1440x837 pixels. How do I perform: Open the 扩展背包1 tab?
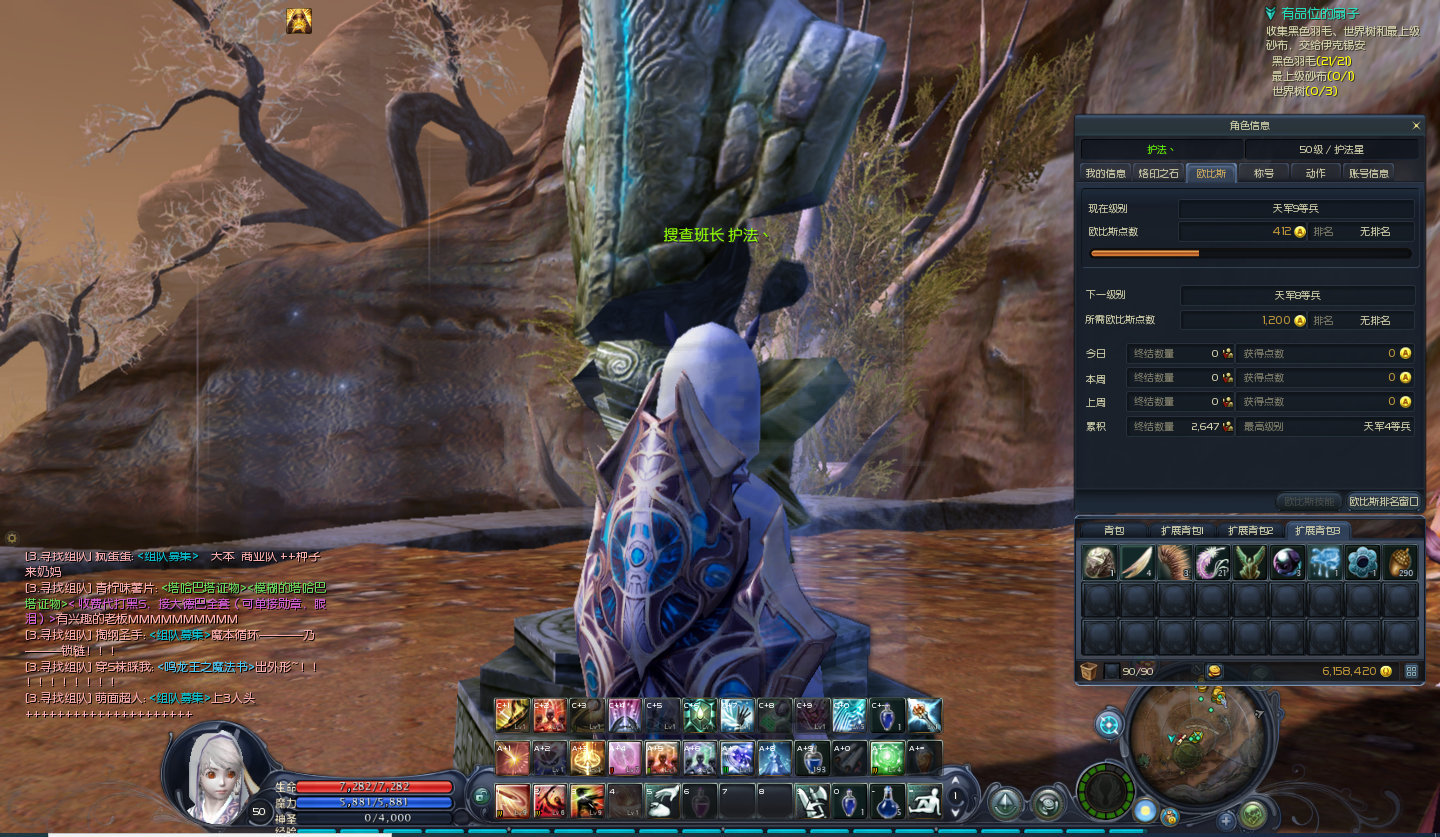pos(1181,530)
